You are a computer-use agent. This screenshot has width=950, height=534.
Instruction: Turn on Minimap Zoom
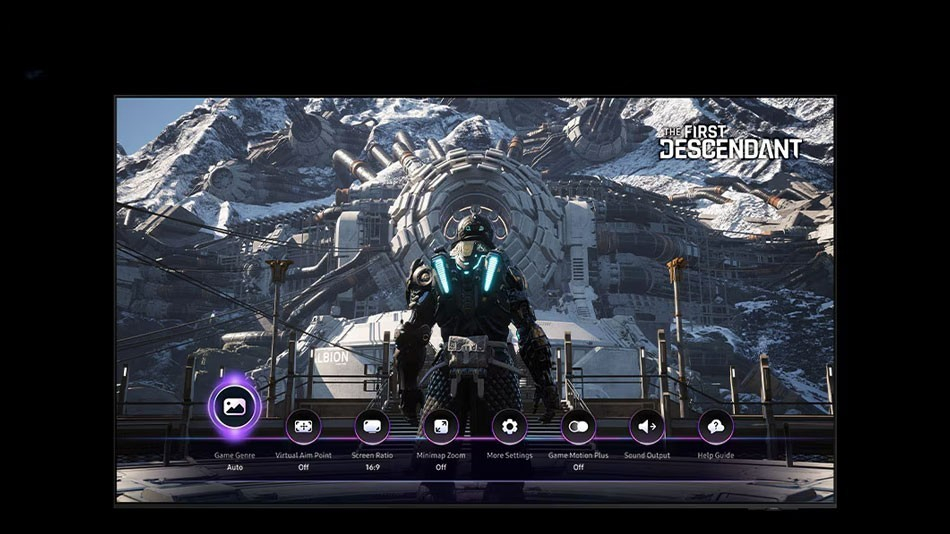pos(441,426)
